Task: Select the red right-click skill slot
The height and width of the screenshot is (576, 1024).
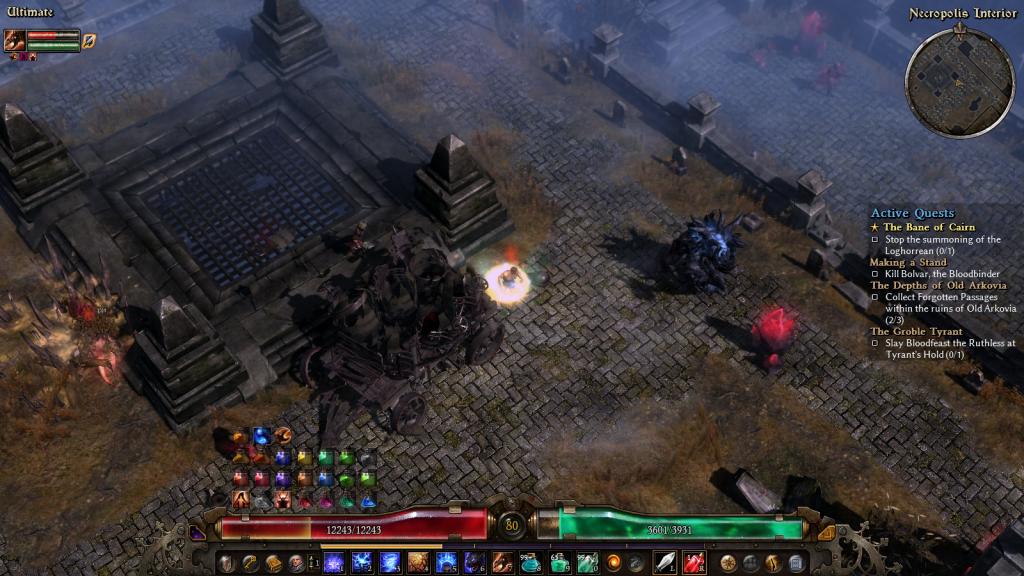Action: pyautogui.click(x=694, y=562)
